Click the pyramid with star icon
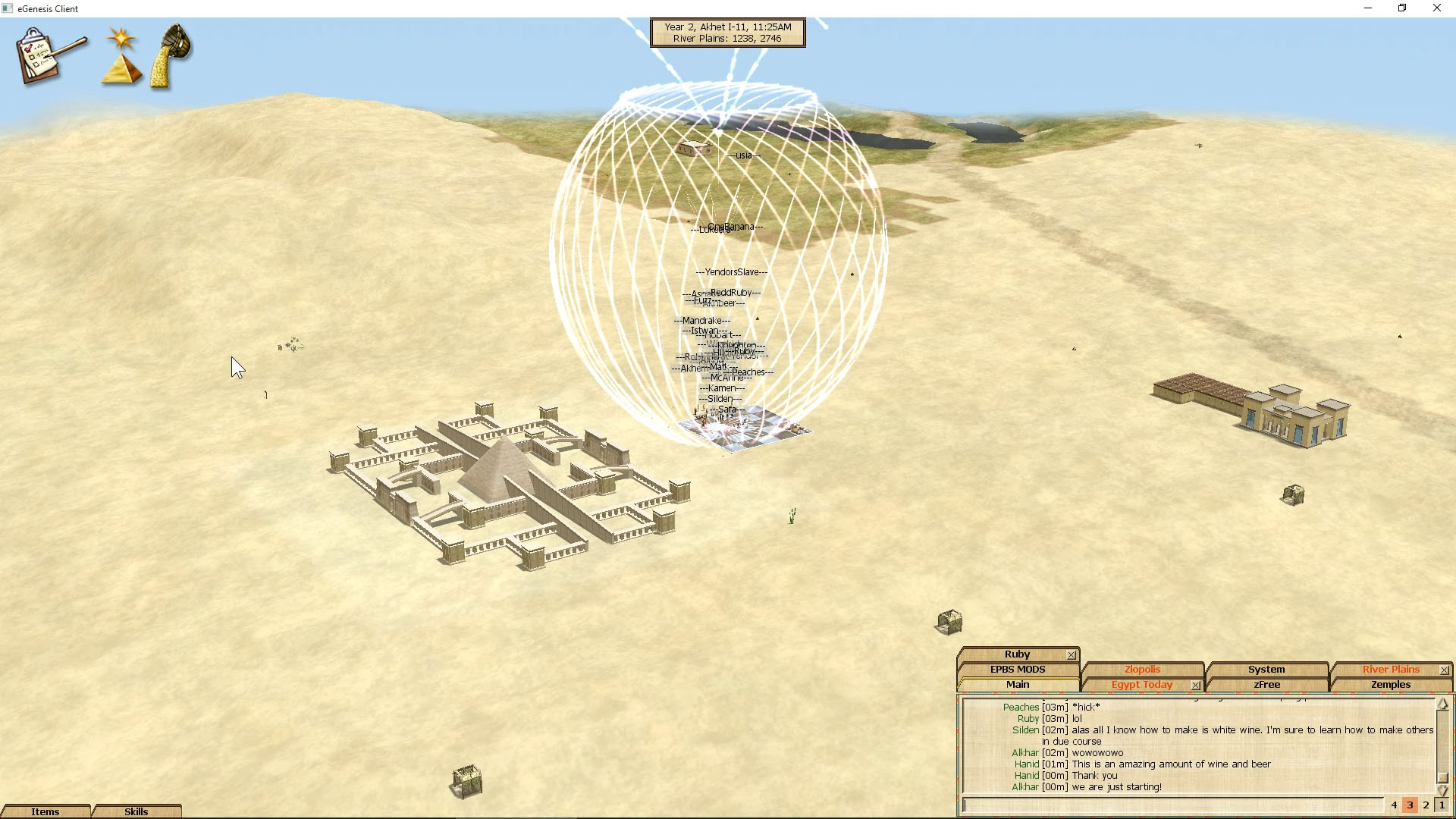1456x819 pixels. [x=122, y=56]
